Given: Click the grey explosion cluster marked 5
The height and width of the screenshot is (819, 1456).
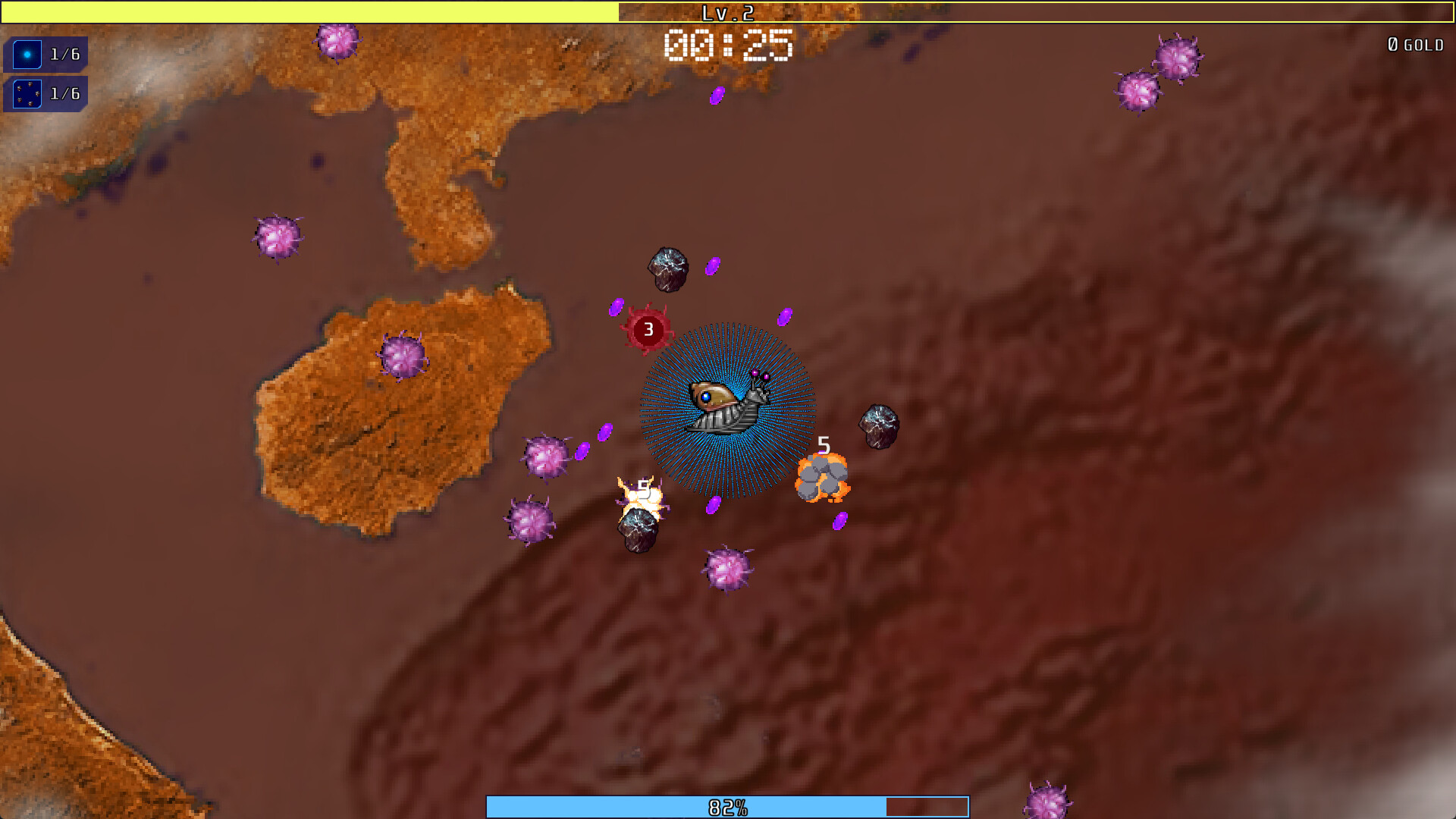Looking at the screenshot, I should pos(823,478).
